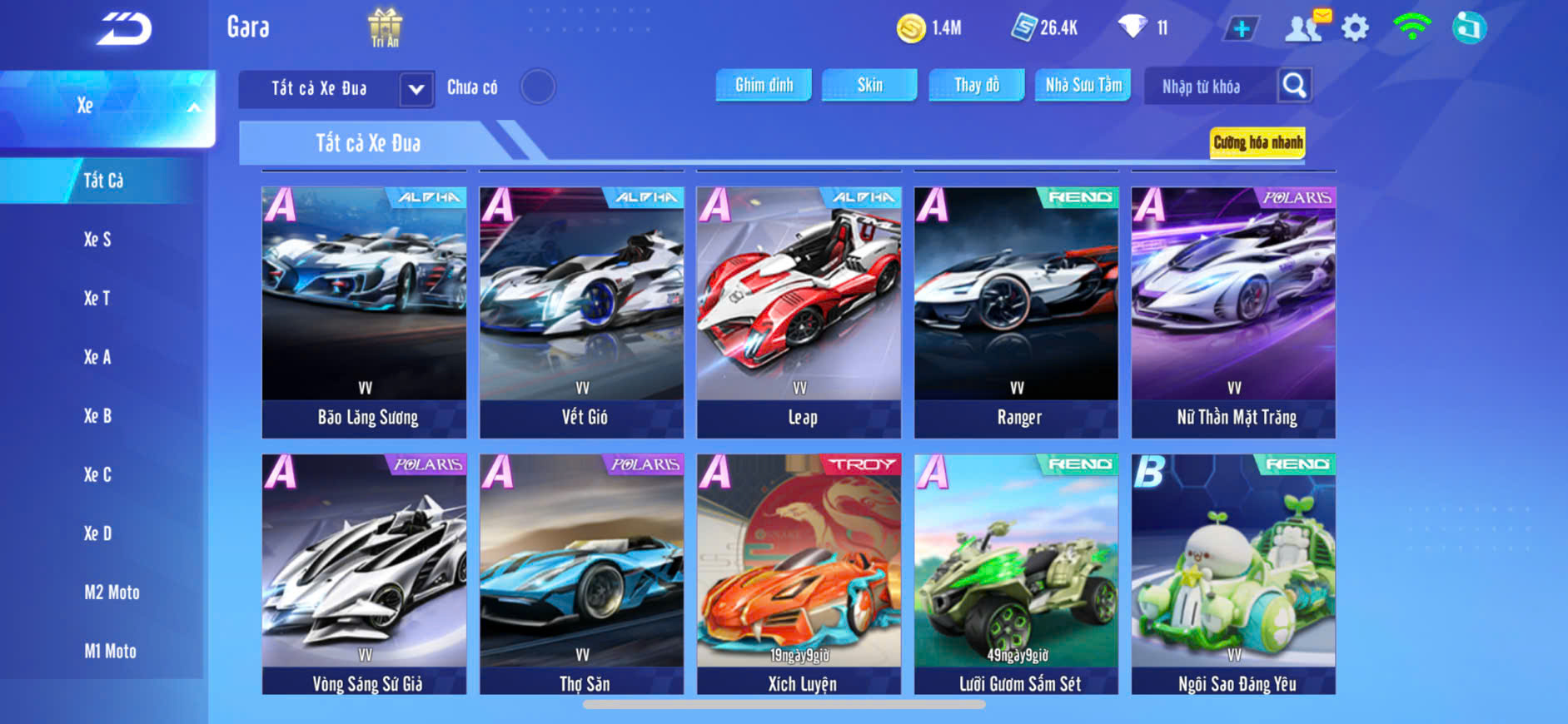The height and width of the screenshot is (724, 1568).
Task: Select the 'Xe S' category
Action: [x=97, y=240]
